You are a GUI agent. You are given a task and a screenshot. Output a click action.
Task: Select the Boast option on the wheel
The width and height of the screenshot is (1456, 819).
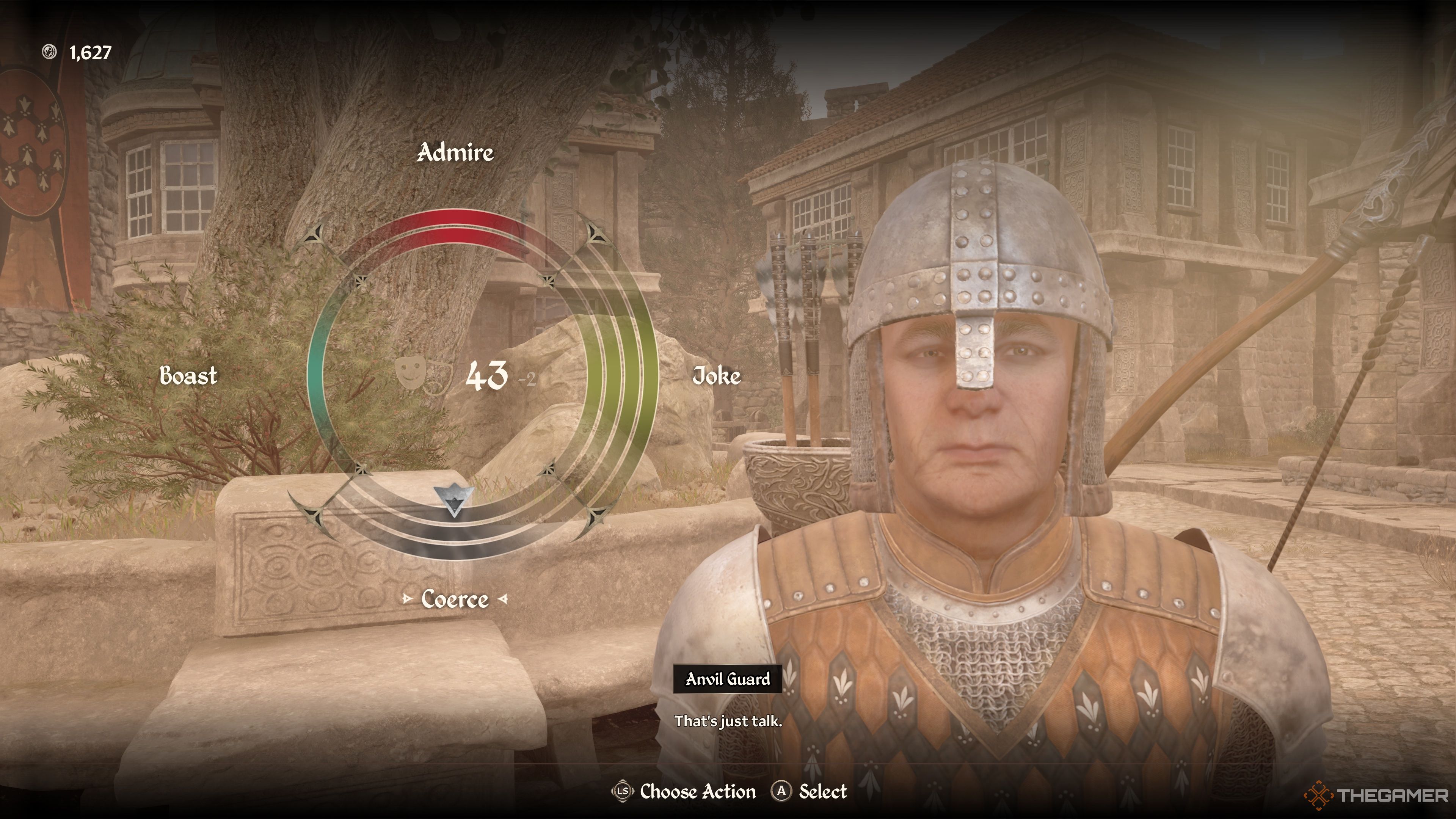(x=188, y=376)
